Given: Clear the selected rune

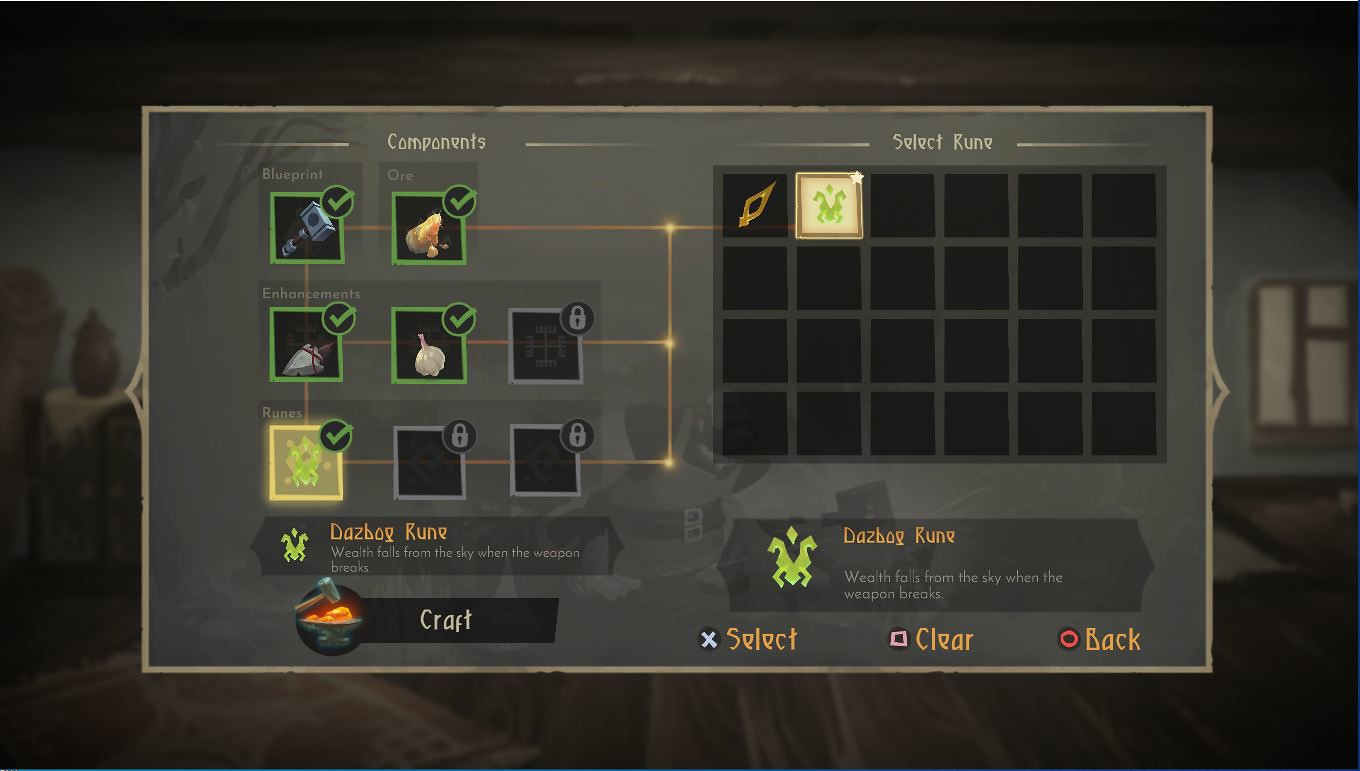Looking at the screenshot, I should 931,640.
